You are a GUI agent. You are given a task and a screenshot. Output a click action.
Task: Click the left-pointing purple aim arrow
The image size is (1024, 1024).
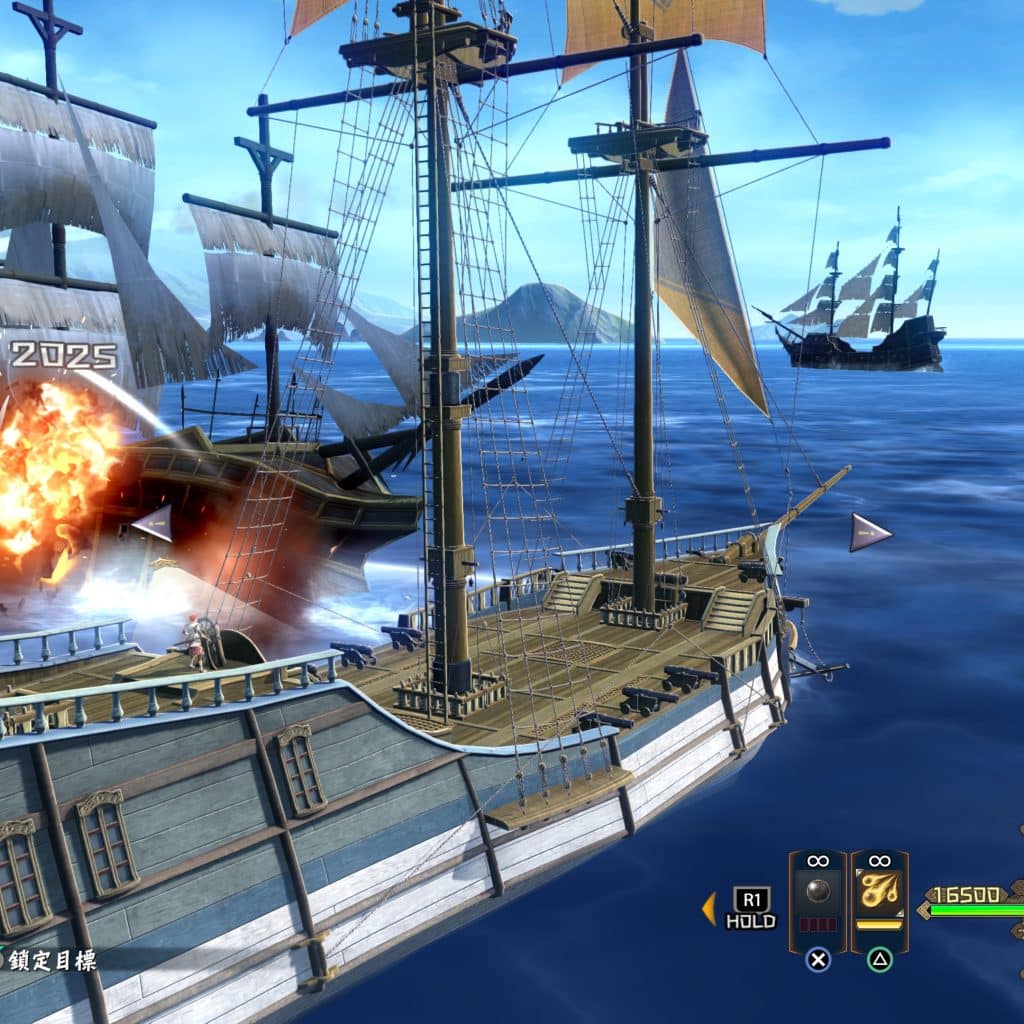(153, 524)
